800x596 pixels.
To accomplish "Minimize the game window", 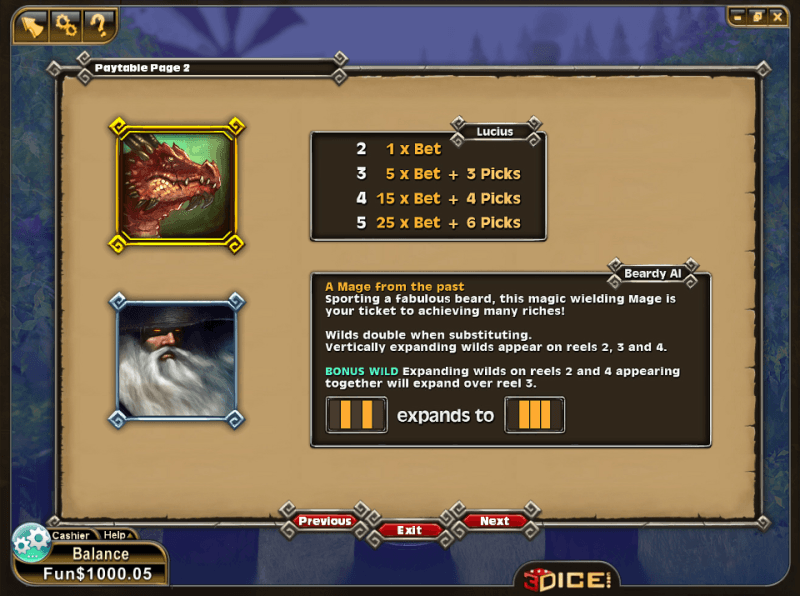I will (737, 16).
